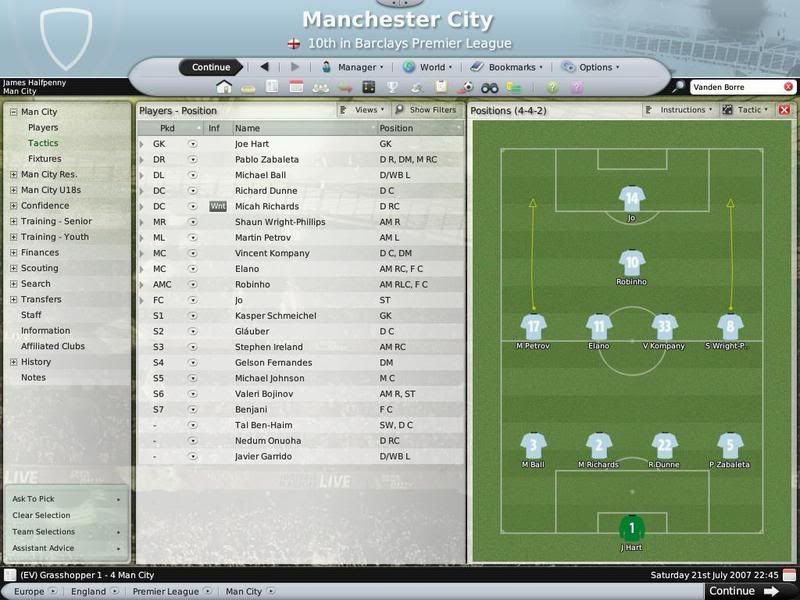This screenshot has height=600, width=800.
Task: Open the Instructions dropdown
Action: [x=683, y=110]
